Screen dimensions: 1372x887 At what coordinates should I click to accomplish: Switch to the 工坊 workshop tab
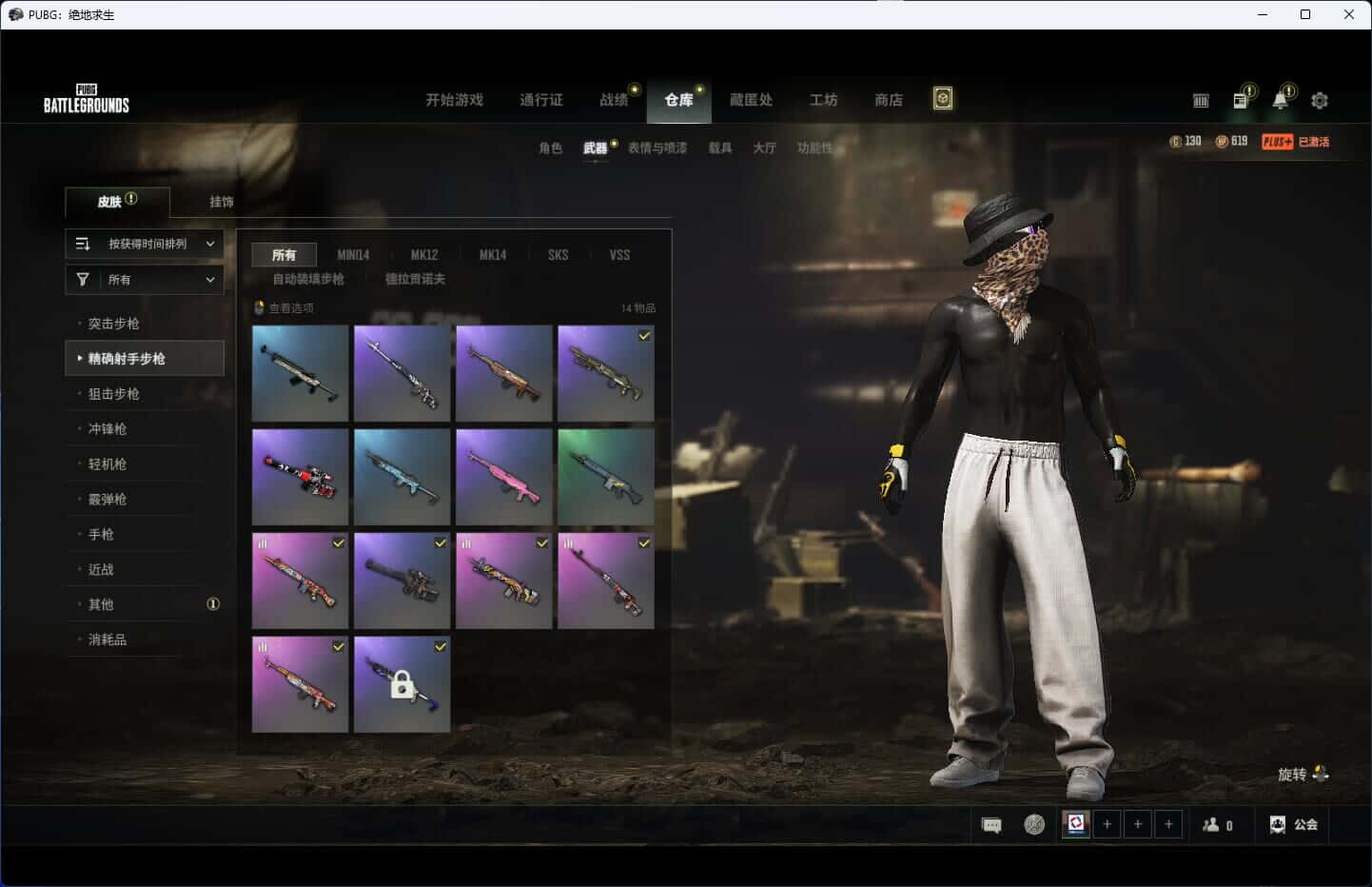(823, 100)
